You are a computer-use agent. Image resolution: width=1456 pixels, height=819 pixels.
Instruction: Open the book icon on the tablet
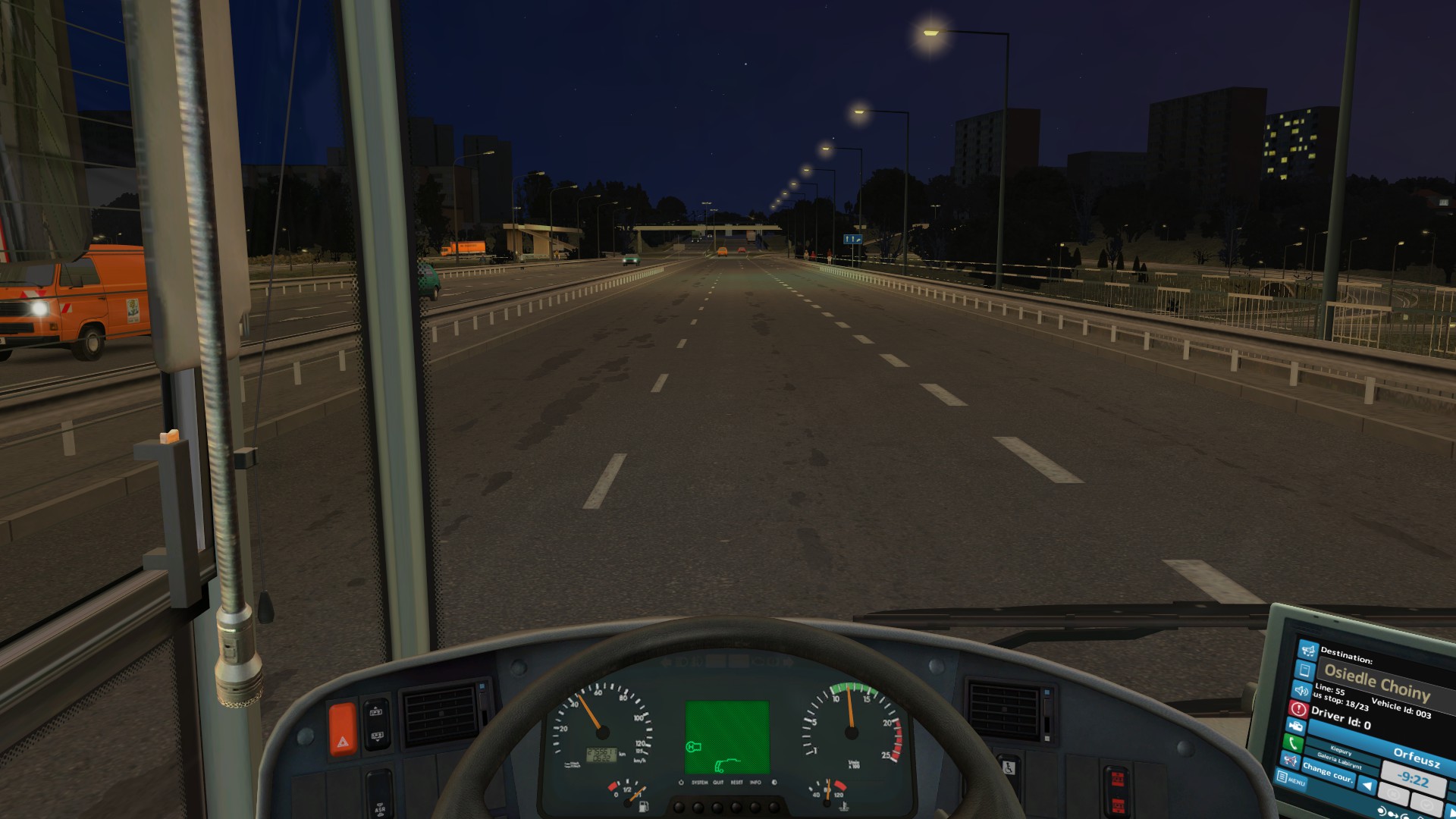click(x=1304, y=670)
